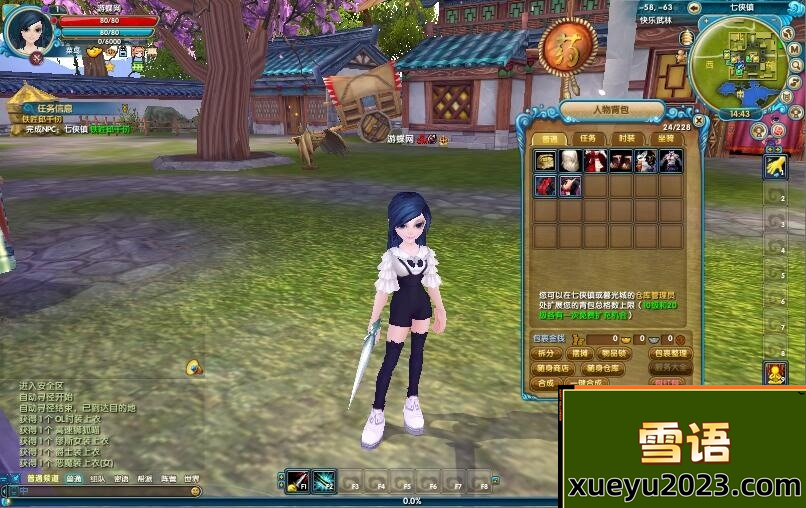Select the 坐骑 mount tab
The image size is (806, 508).
666,138
